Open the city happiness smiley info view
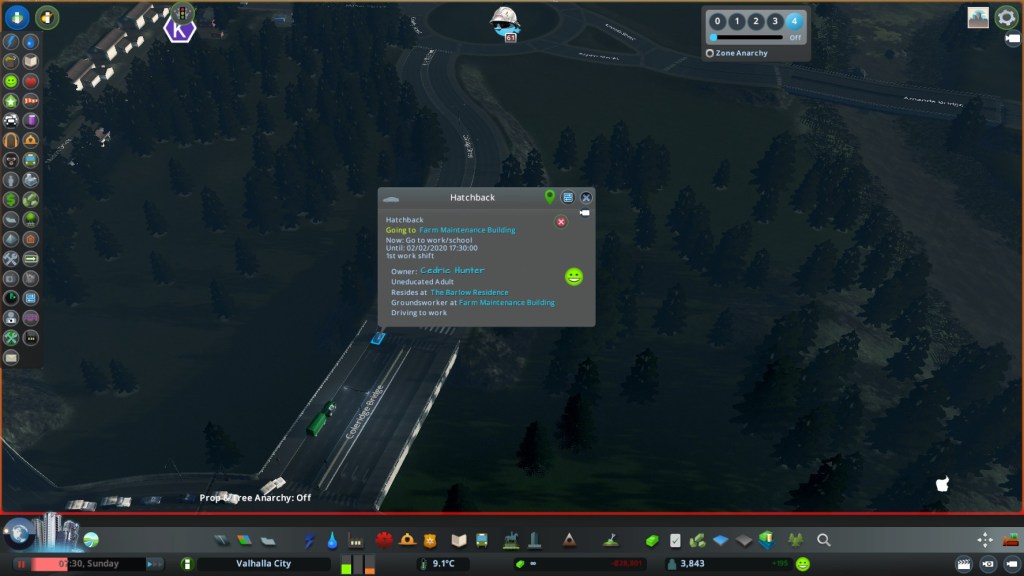 [803, 564]
